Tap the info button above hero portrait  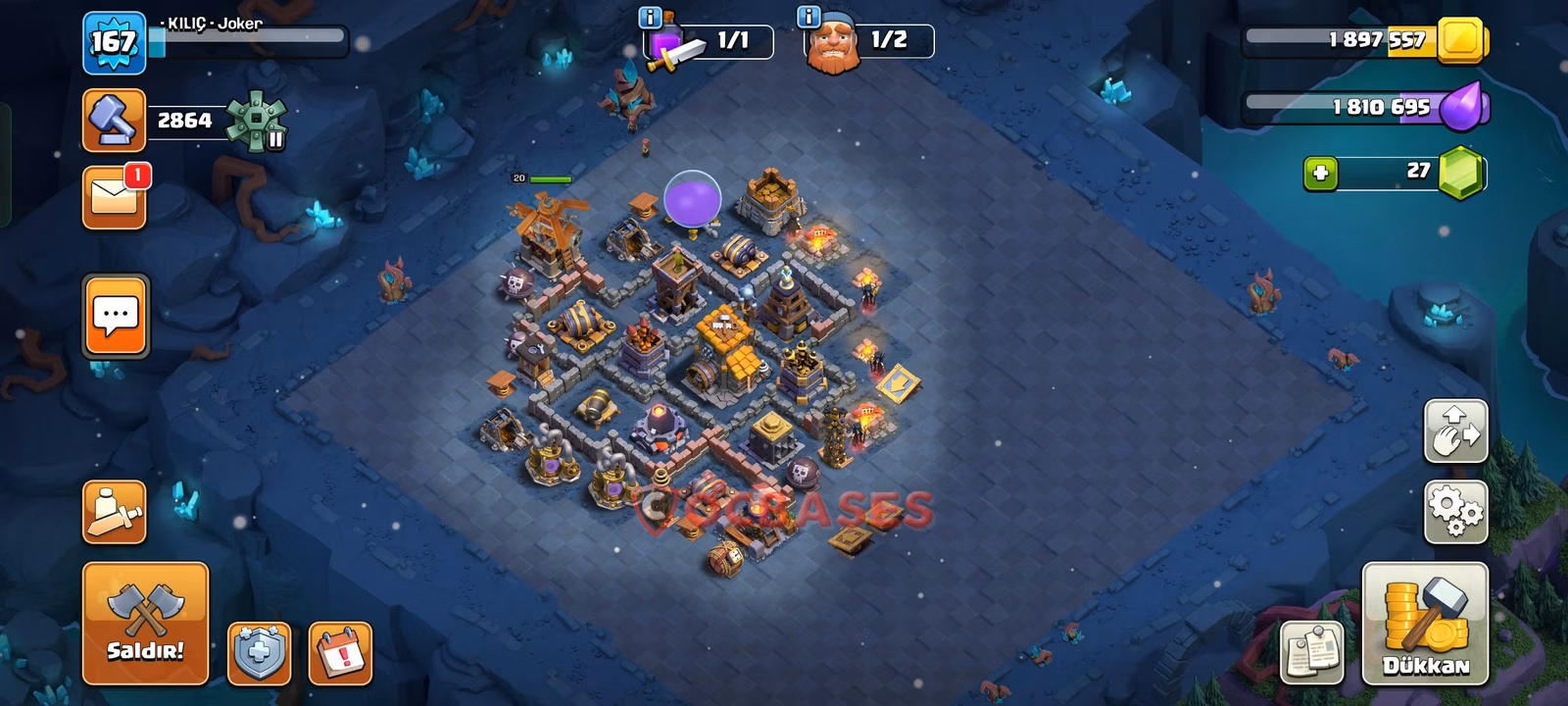click(808, 16)
